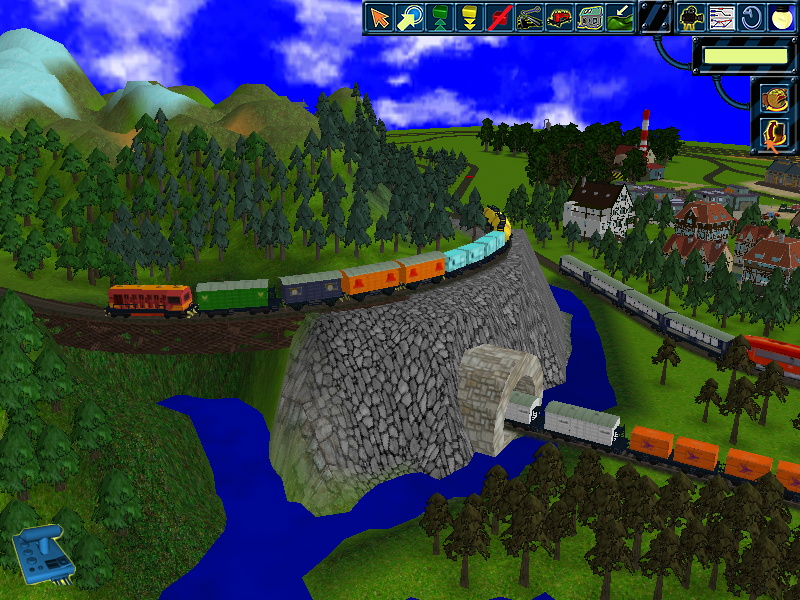The height and width of the screenshot is (600, 800).
Task: Click the blue clock time icon
Action: 749,17
